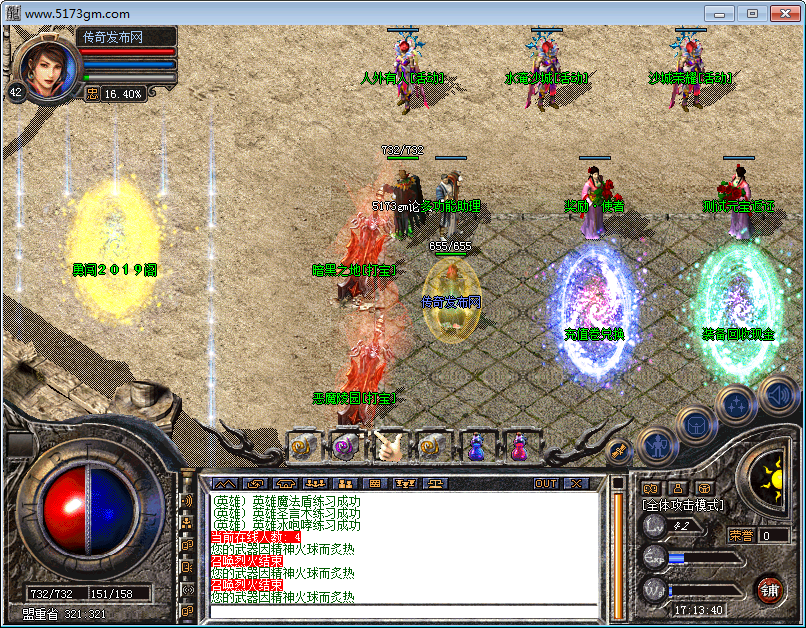Open the scales trade button above chat
This screenshot has width=806, height=628.
tap(437, 484)
